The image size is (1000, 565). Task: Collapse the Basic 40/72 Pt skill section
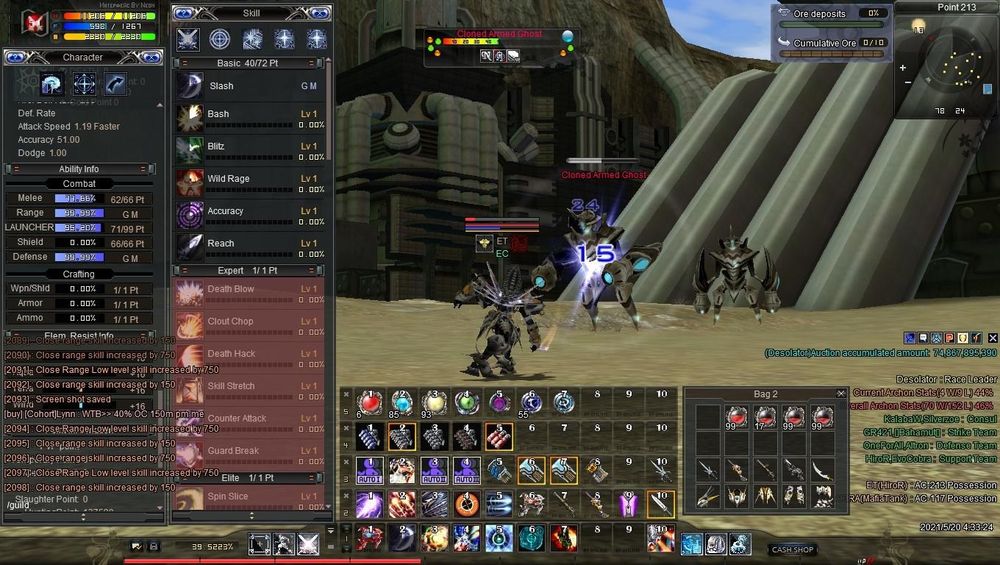click(250, 63)
